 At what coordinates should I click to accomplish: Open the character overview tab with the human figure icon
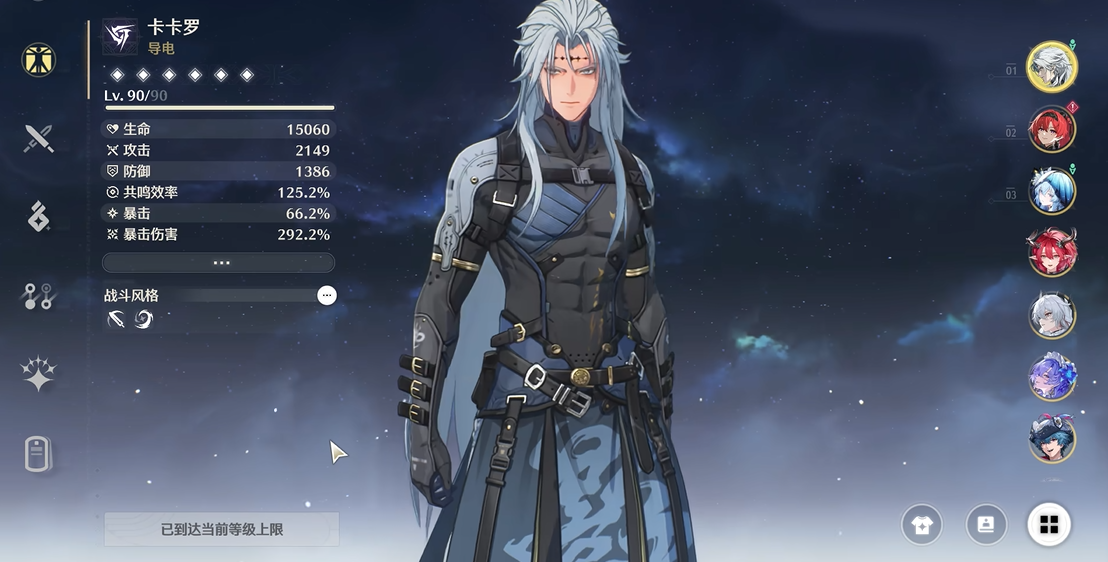click(39, 59)
